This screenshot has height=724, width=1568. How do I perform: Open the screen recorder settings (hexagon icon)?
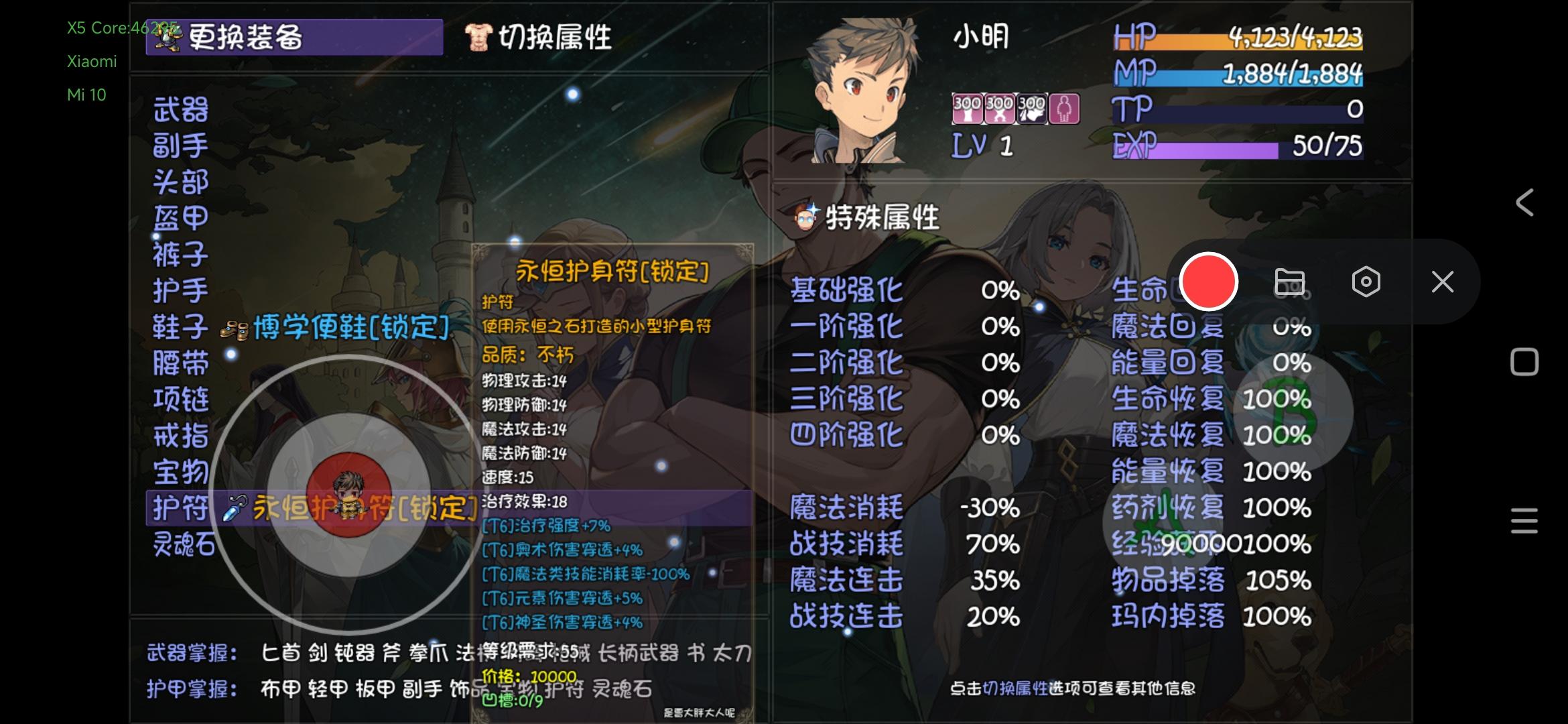1366,282
